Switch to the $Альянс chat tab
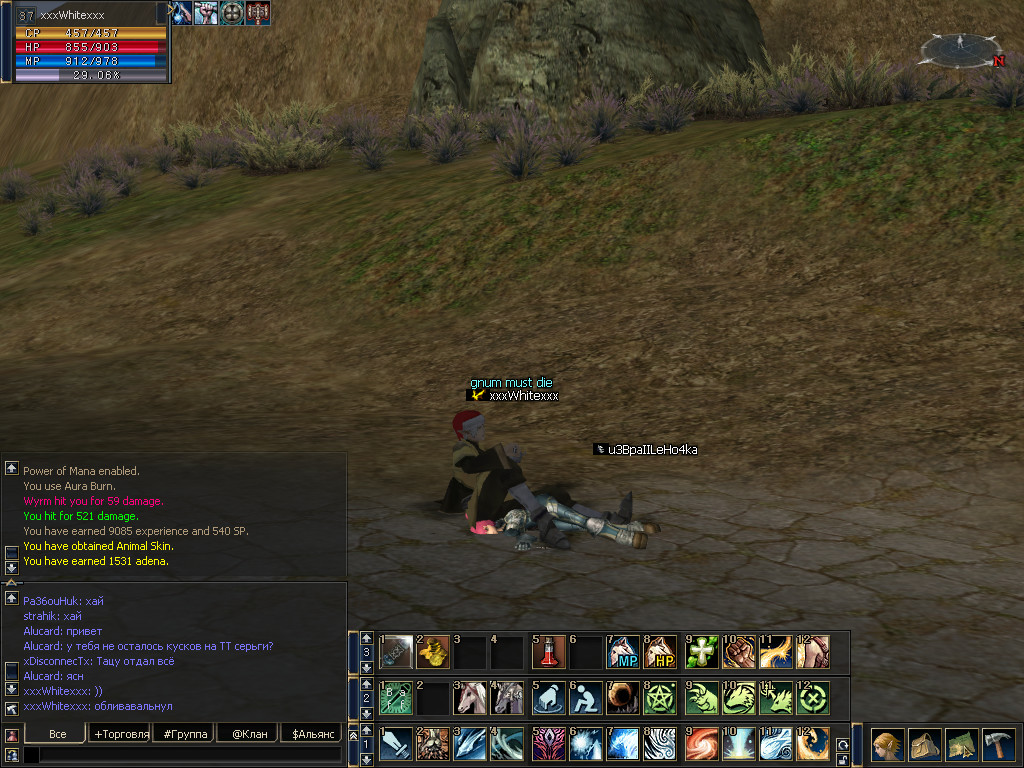This screenshot has width=1024, height=768. point(311,734)
